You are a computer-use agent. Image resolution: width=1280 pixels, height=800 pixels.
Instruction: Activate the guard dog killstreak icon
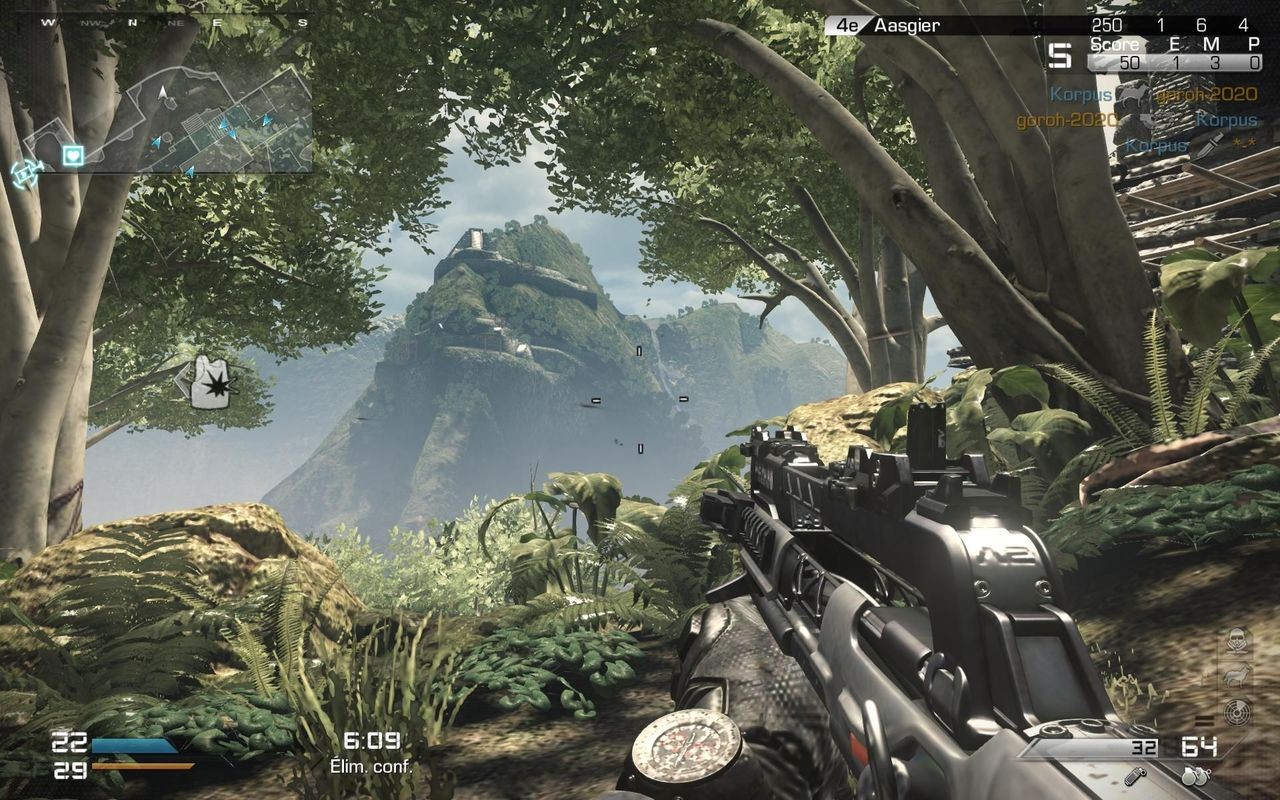pyautogui.click(x=1236, y=675)
